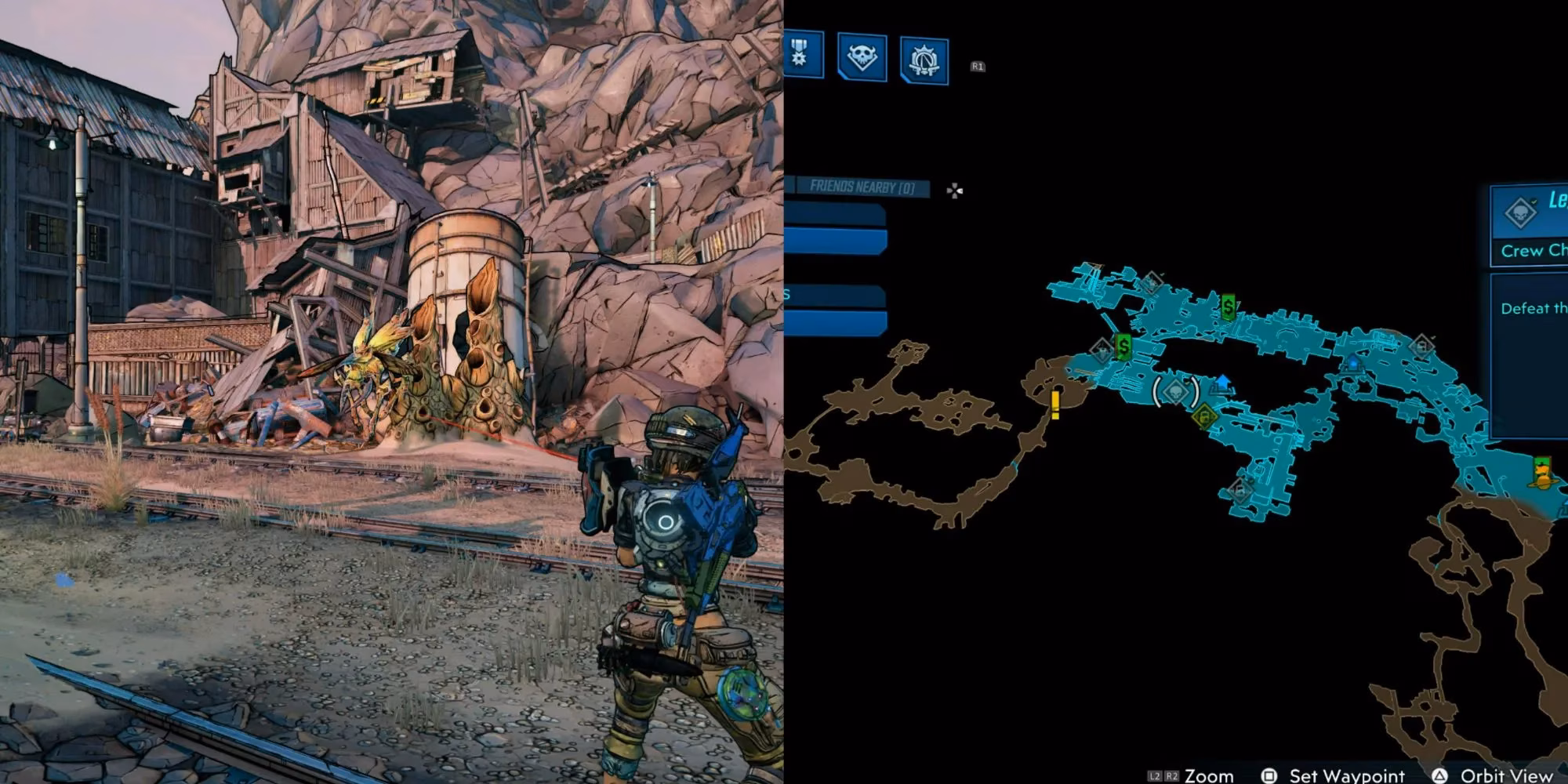Toggle the checkmark on the crew challenge entry
The width and height of the screenshot is (1568, 784).
pos(1534,201)
